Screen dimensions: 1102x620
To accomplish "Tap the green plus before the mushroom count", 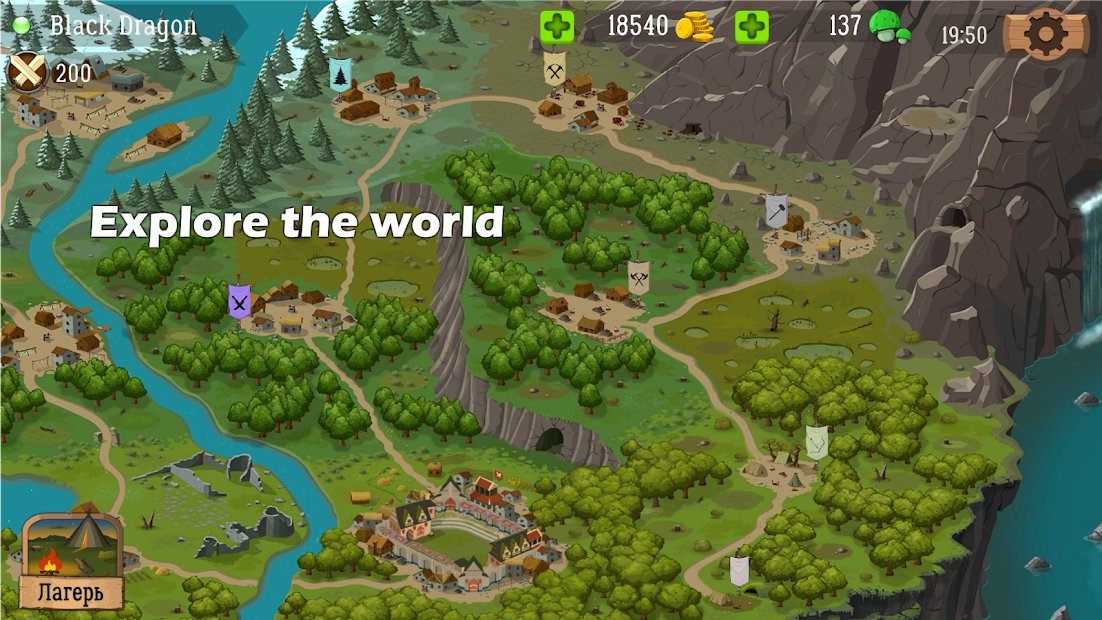I will click(752, 27).
